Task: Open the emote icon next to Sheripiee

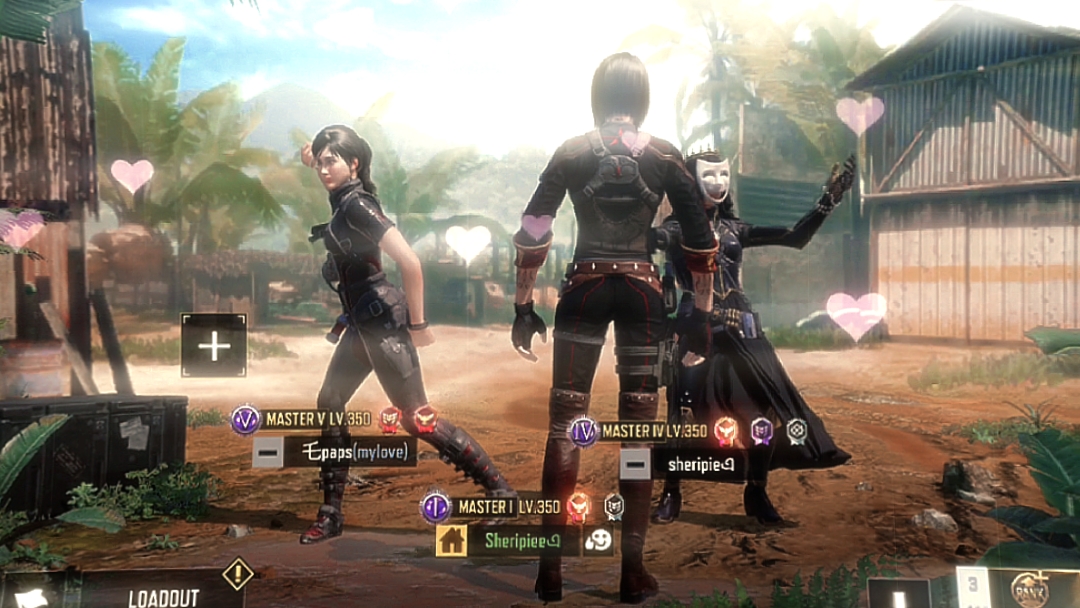Action: [598, 541]
